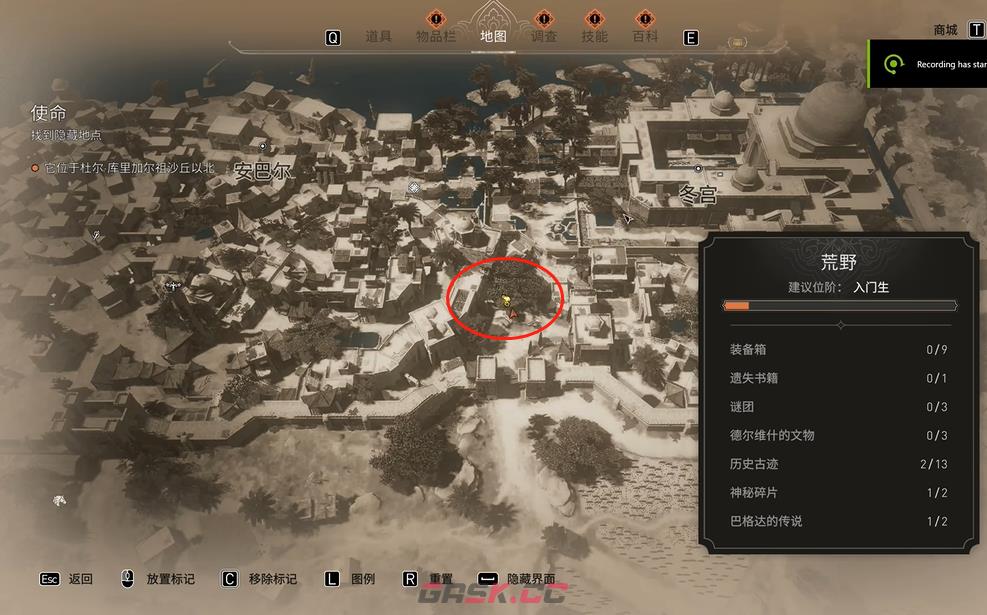Click the 安巴尔 district label
Viewport: 987px width, 615px height.
click(x=262, y=172)
